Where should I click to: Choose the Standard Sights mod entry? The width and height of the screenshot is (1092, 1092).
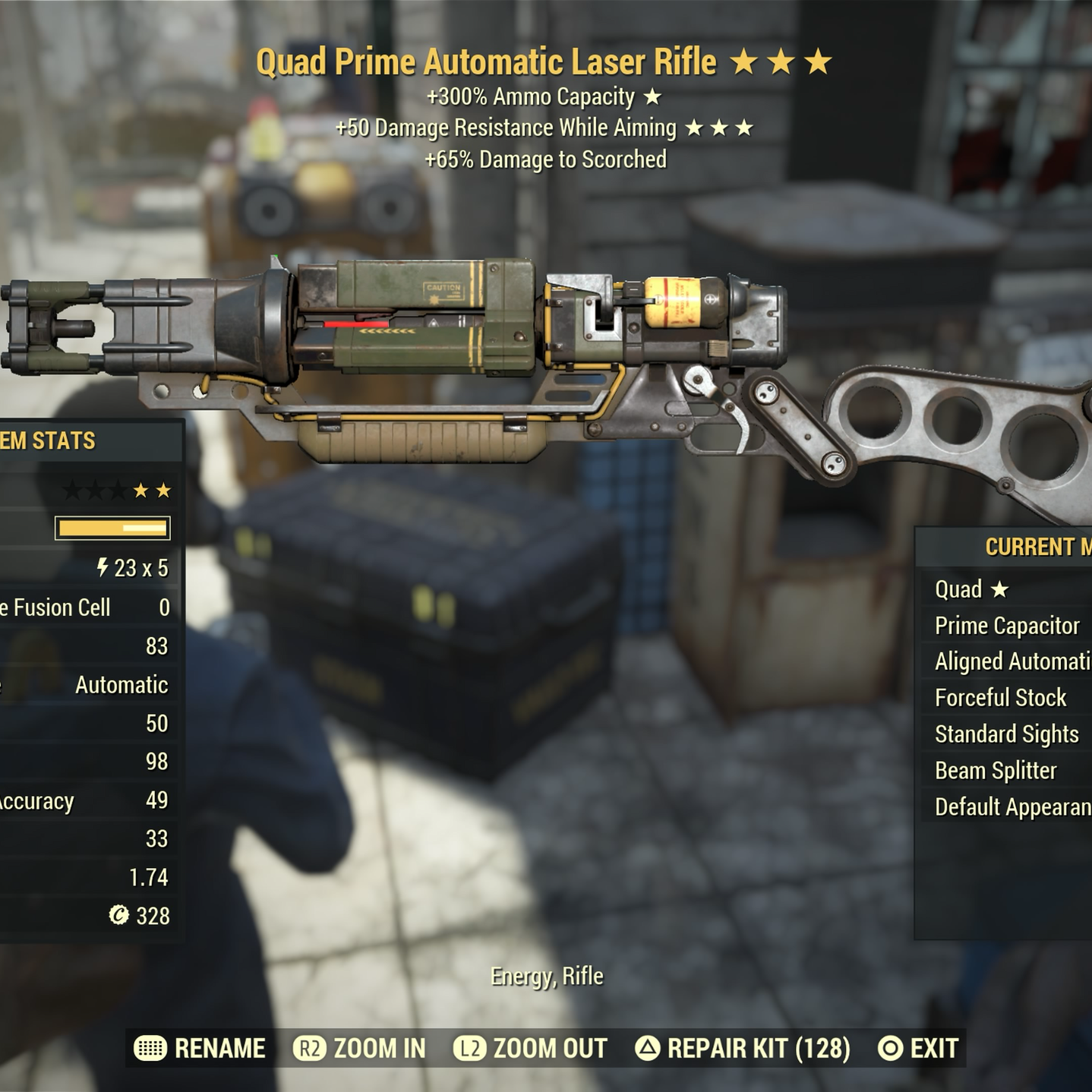pyautogui.click(x=1007, y=734)
